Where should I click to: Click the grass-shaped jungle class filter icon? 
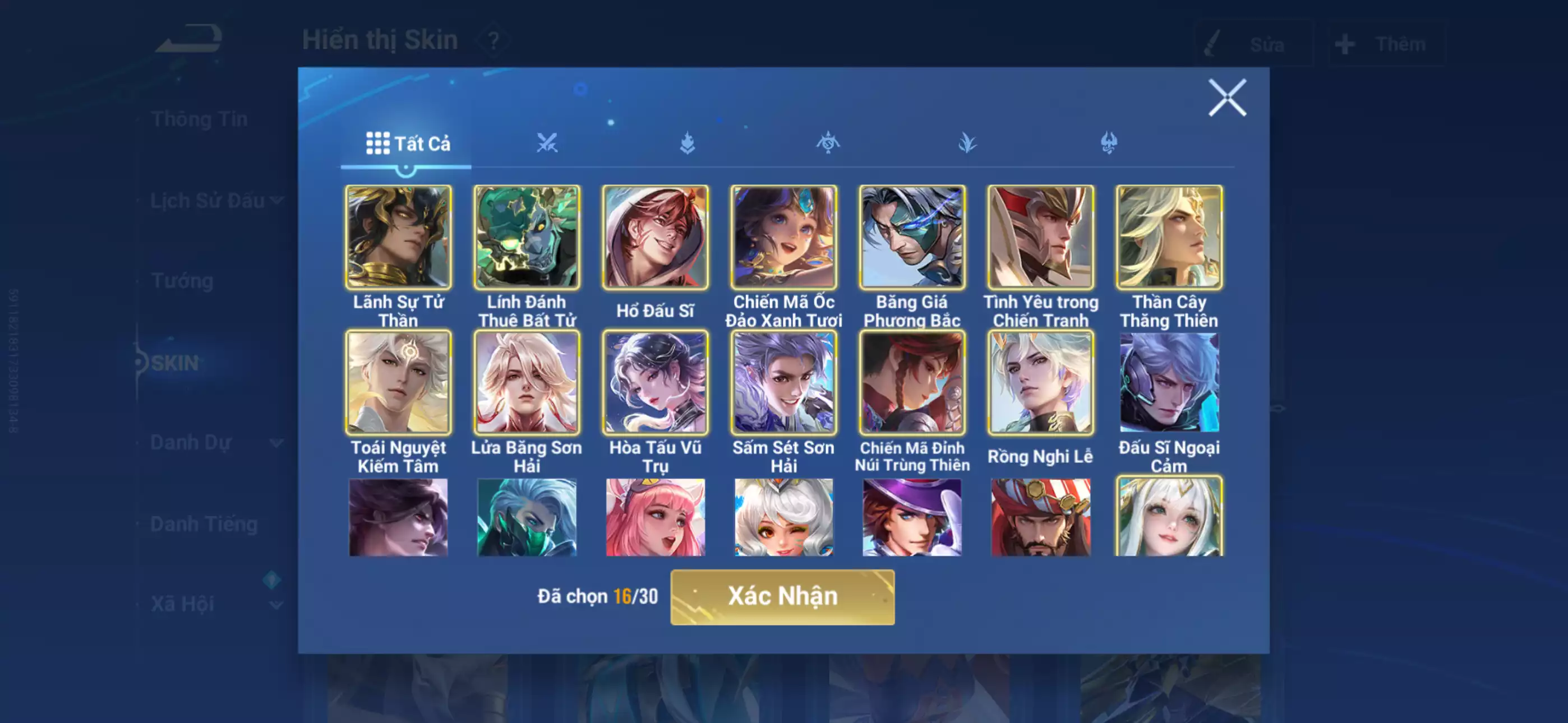coord(968,143)
